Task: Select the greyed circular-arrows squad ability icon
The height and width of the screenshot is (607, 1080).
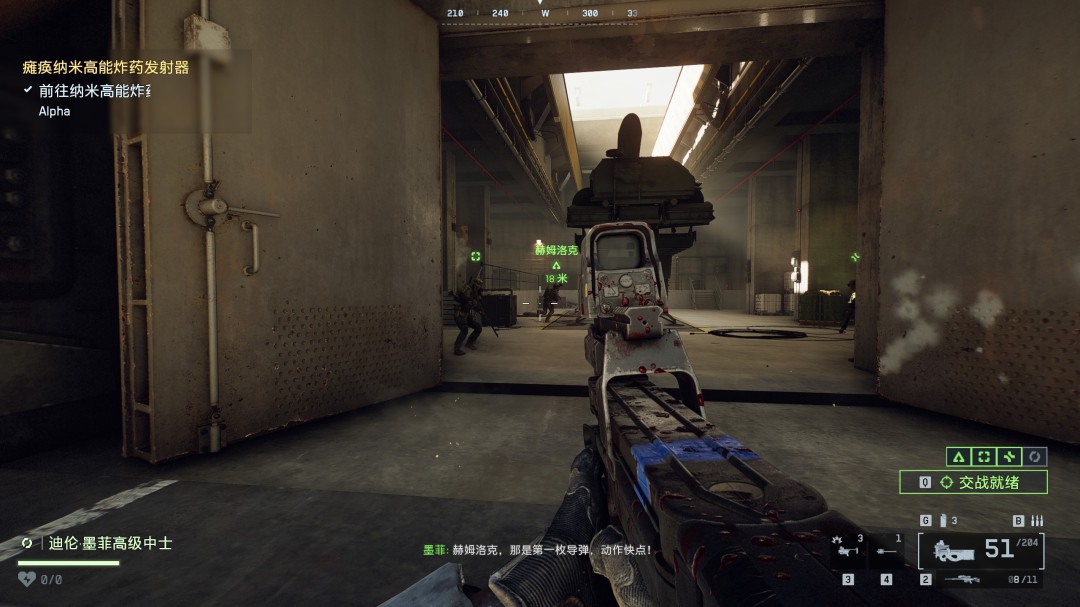Action: 1035,456
